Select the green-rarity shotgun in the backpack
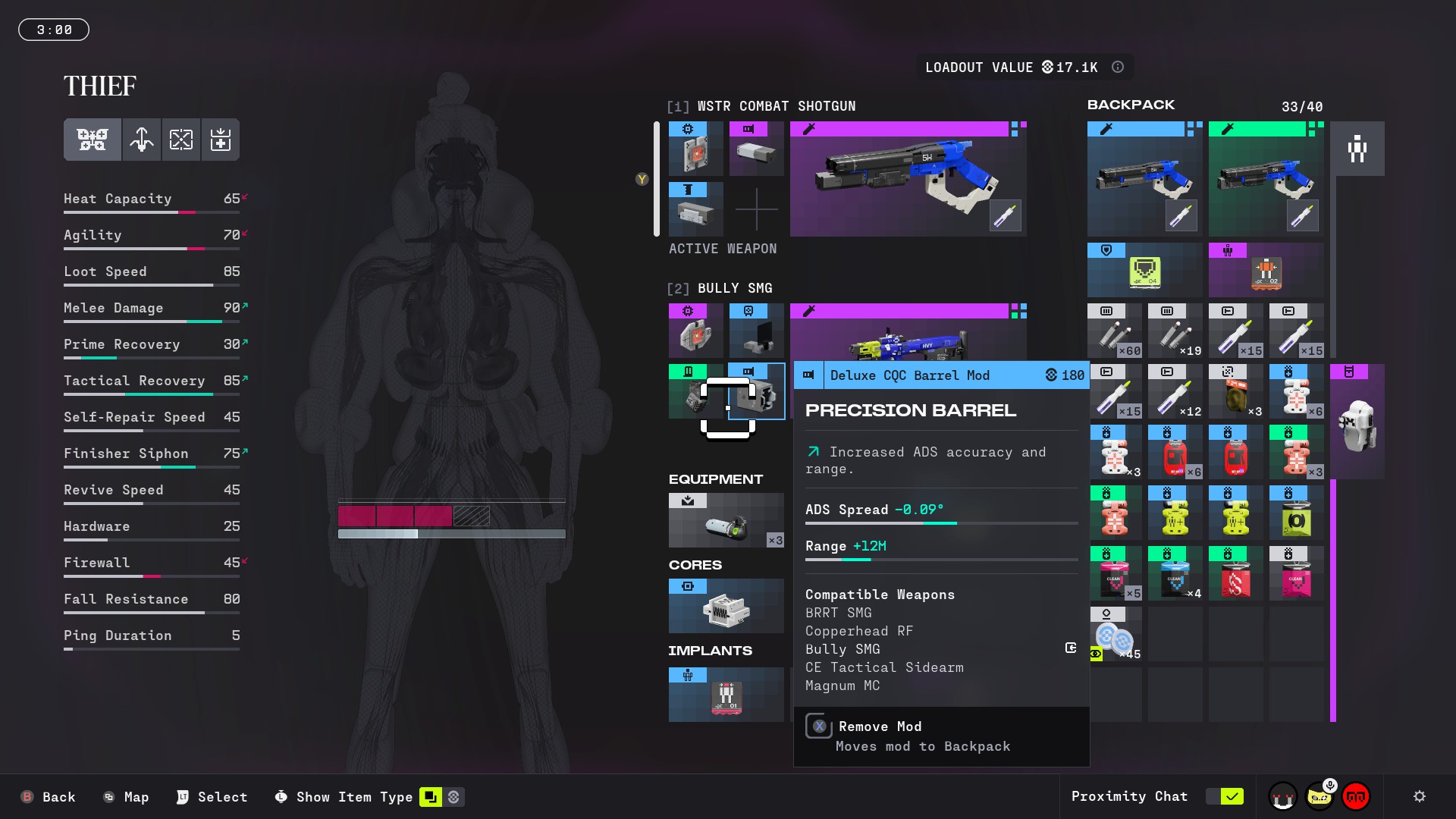The image size is (1456, 819). (x=1266, y=180)
